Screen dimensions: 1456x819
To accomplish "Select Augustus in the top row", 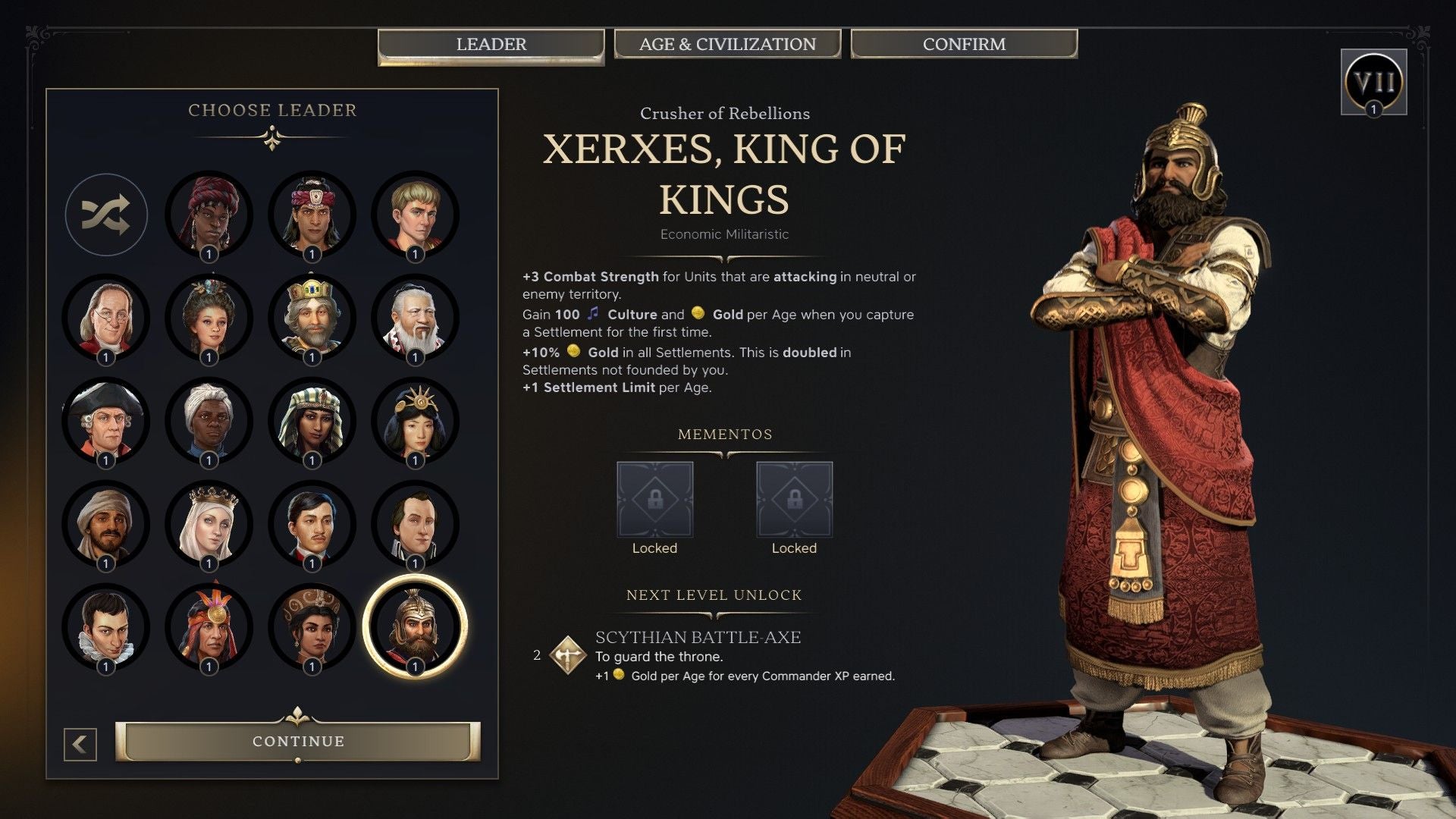I will [x=416, y=215].
